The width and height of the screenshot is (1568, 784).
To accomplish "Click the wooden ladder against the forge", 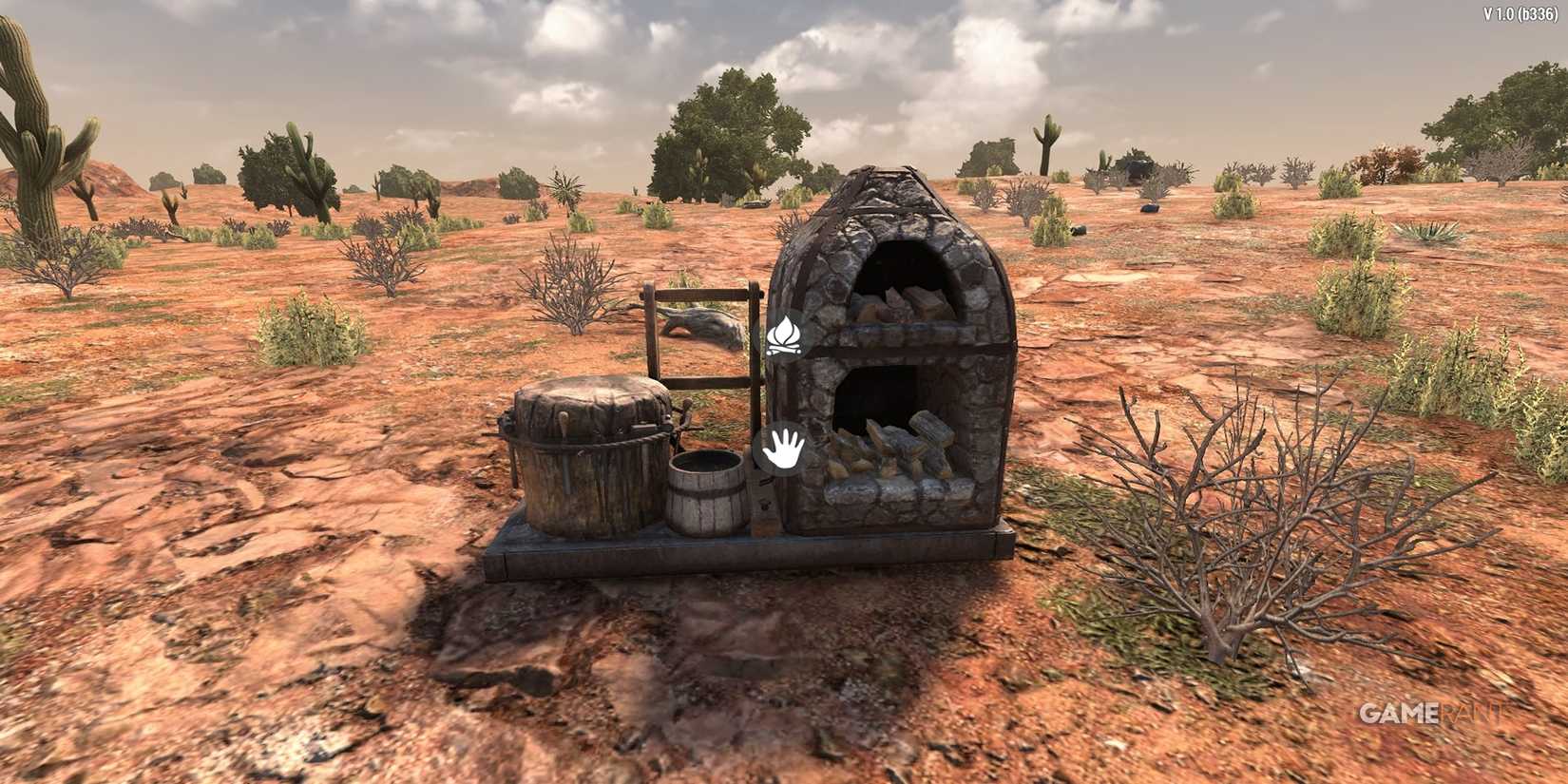I will tap(703, 380).
